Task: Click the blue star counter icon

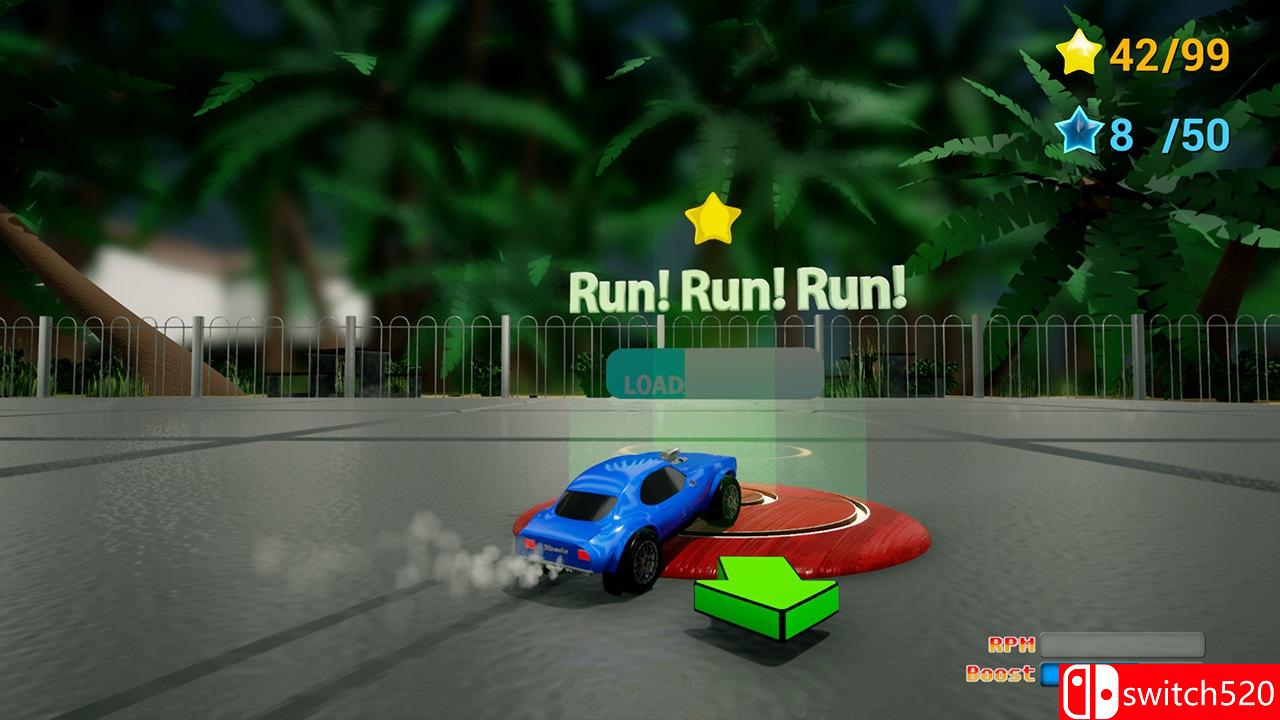Action: click(x=1079, y=128)
